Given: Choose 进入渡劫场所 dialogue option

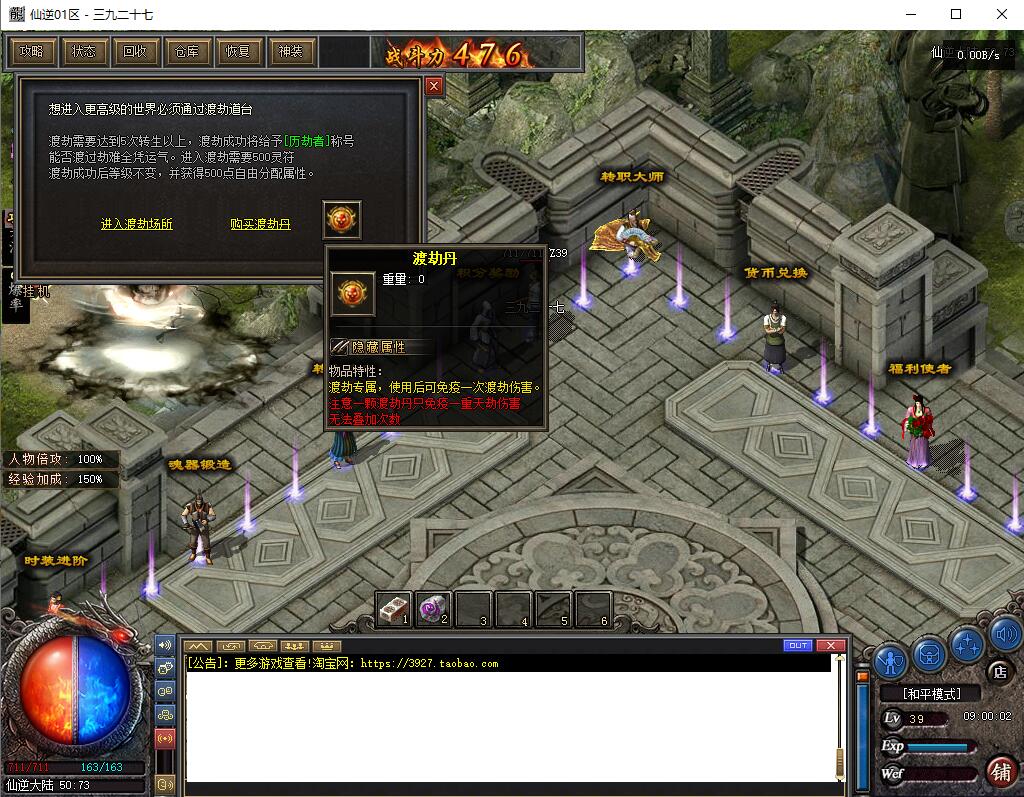Looking at the screenshot, I should [137, 224].
